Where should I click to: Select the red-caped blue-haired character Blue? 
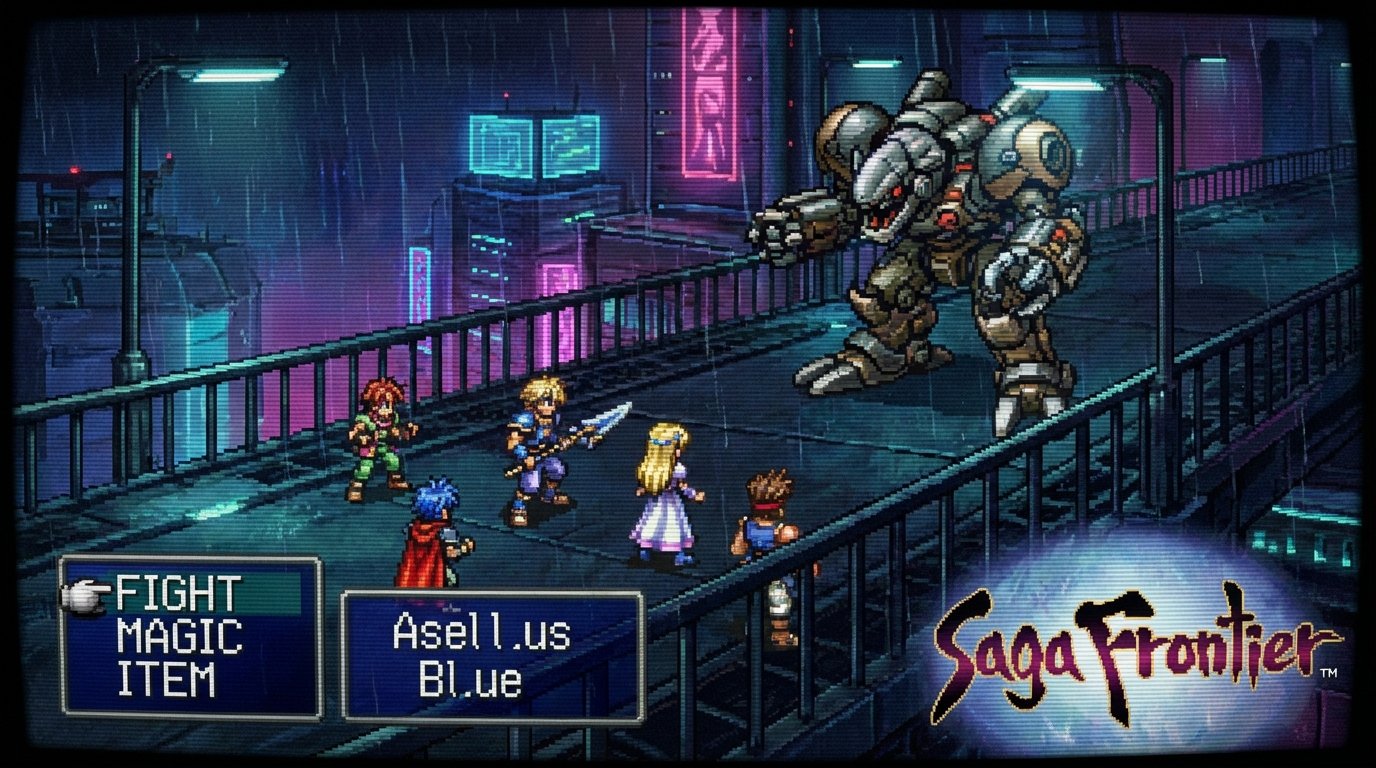(x=430, y=520)
